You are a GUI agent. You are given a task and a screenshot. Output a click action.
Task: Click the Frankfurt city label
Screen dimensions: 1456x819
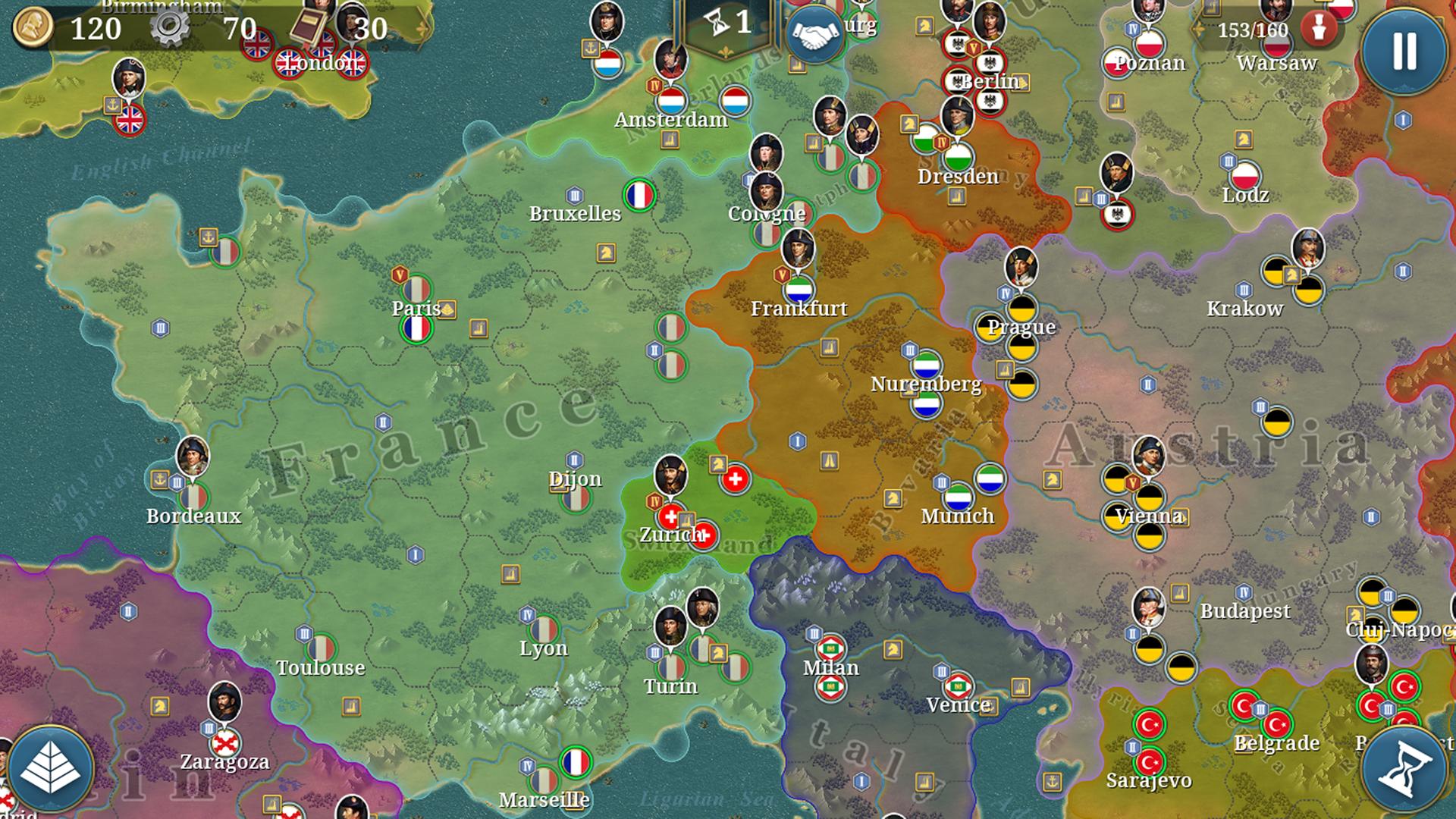point(800,309)
